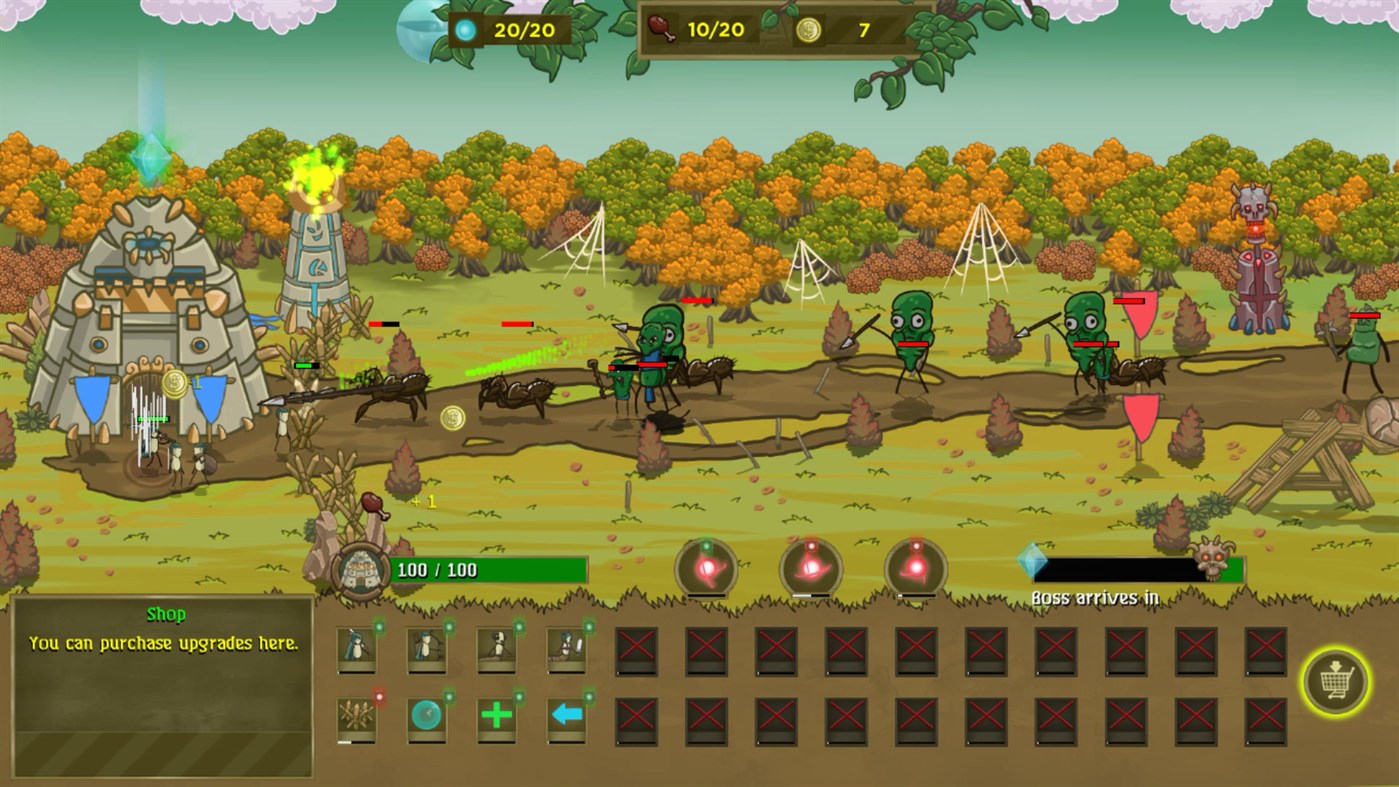Image resolution: width=1399 pixels, height=787 pixels.
Task: Click the red cooldown indicator on barricade card
Action: click(x=381, y=697)
